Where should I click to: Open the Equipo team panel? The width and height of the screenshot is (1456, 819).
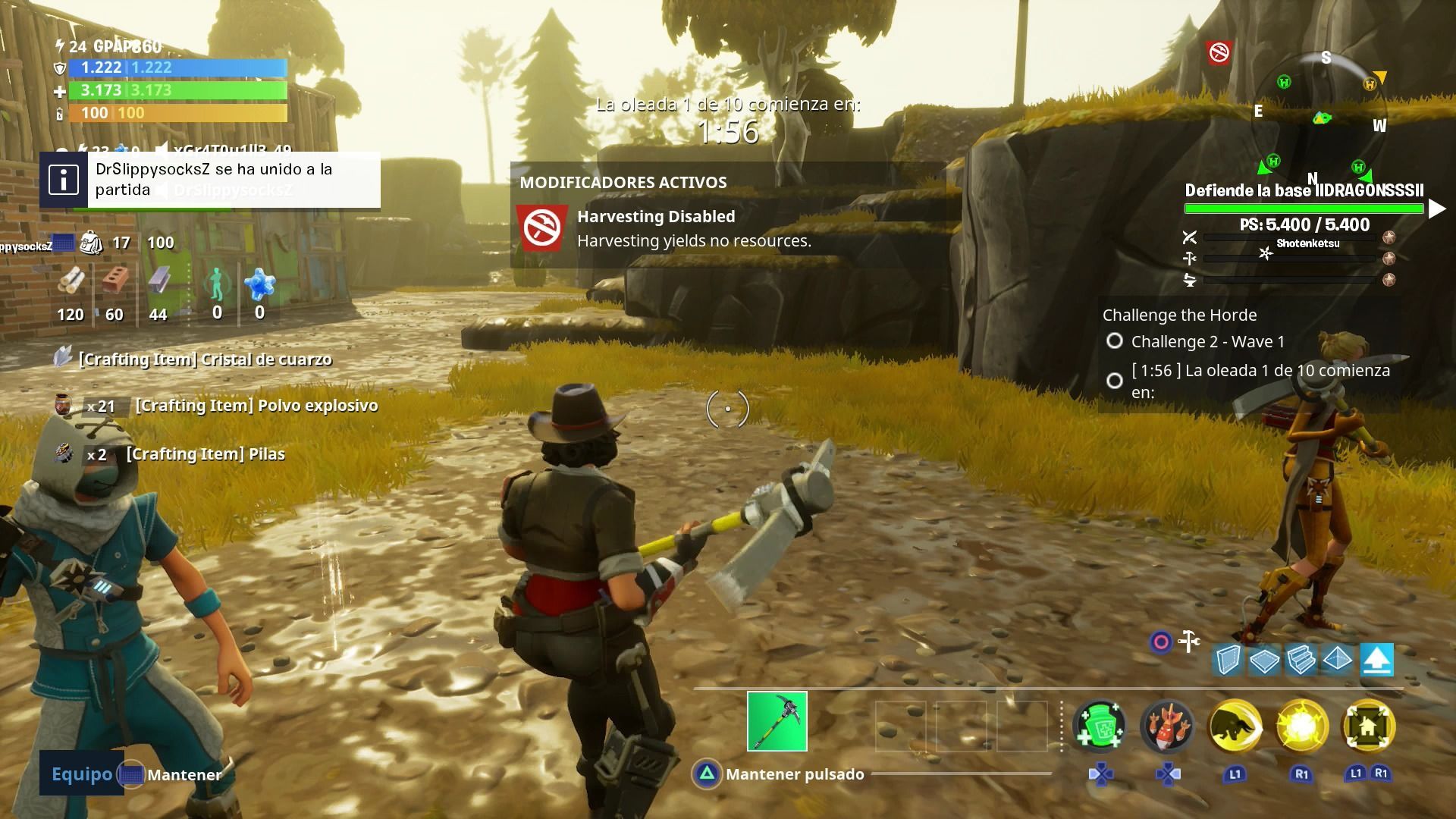click(x=81, y=773)
